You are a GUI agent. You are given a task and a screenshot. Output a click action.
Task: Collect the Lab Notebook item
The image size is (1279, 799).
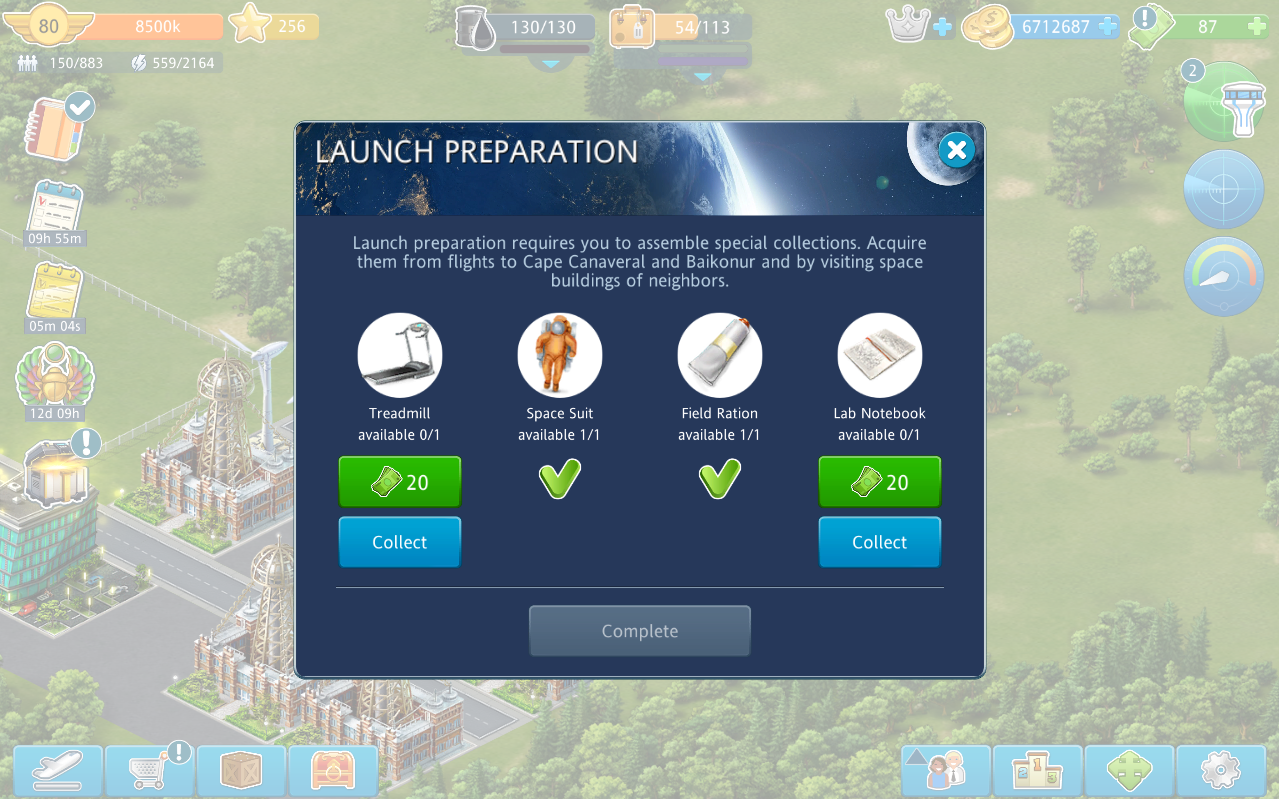click(879, 542)
